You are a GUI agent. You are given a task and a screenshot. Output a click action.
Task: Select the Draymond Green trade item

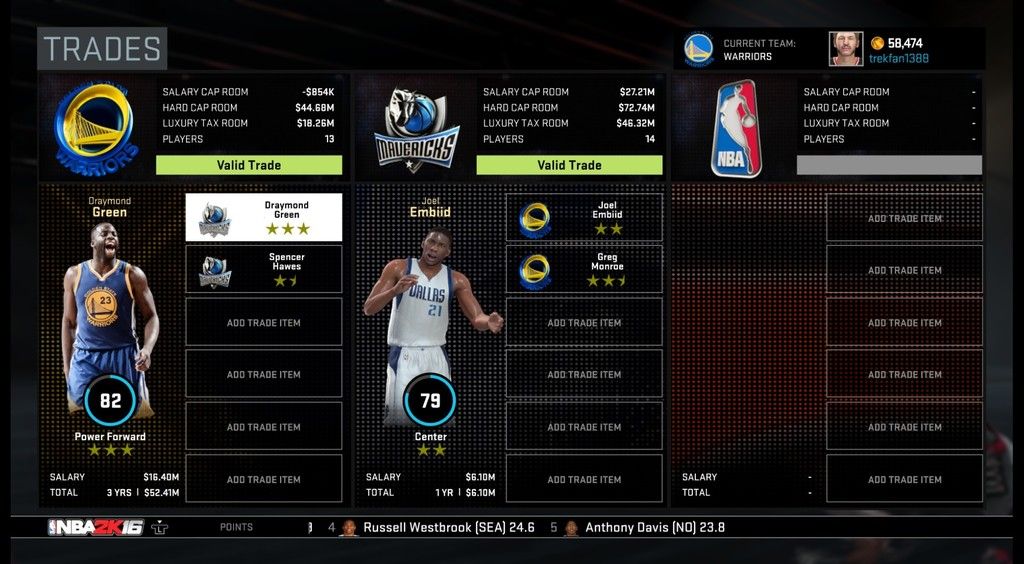click(263, 217)
